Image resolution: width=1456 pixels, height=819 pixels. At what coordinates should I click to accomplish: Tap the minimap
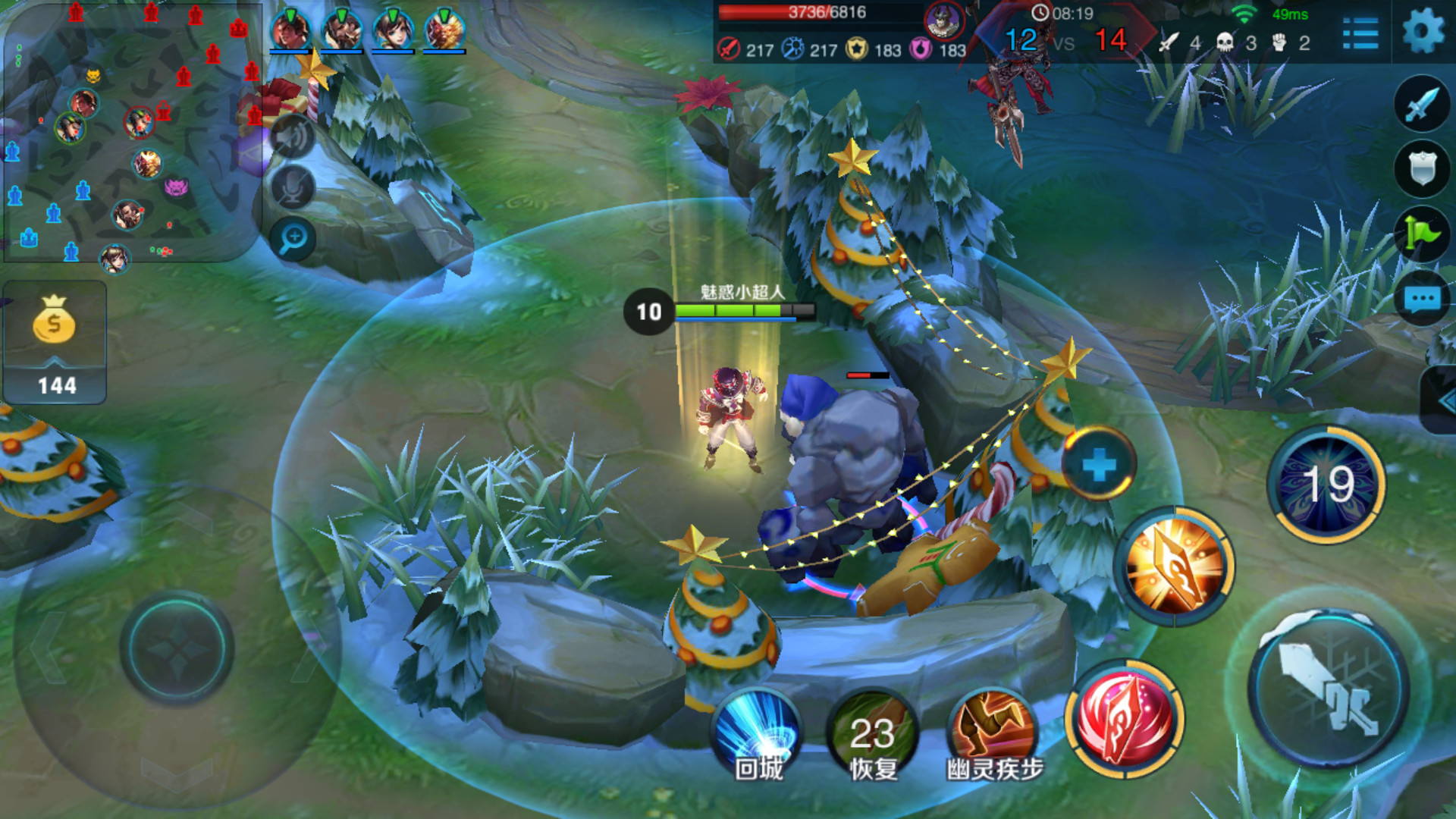[133, 133]
